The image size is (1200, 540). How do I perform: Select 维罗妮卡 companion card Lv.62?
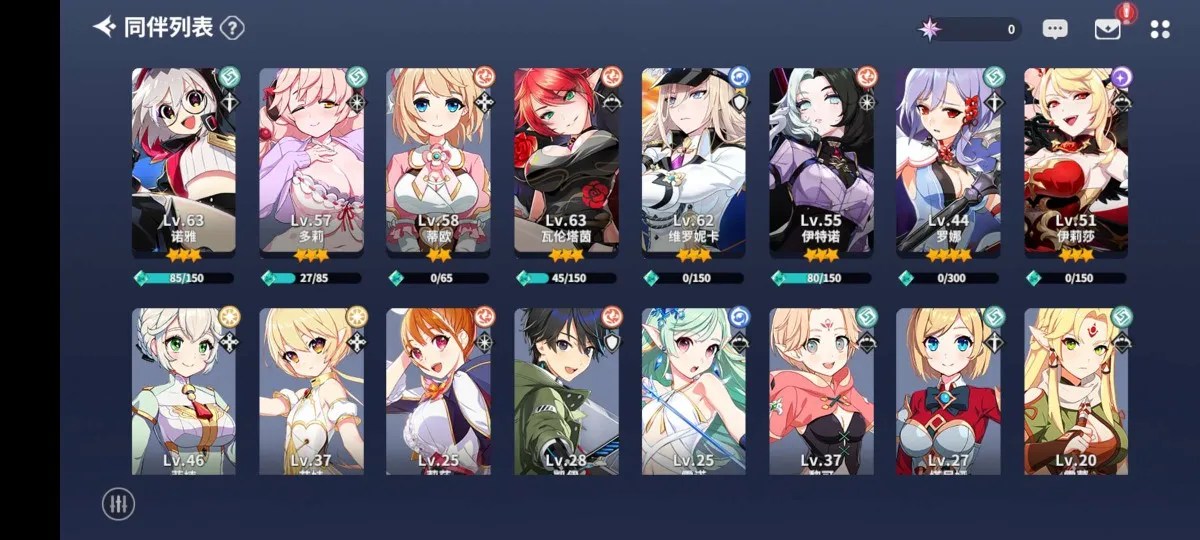click(x=694, y=160)
